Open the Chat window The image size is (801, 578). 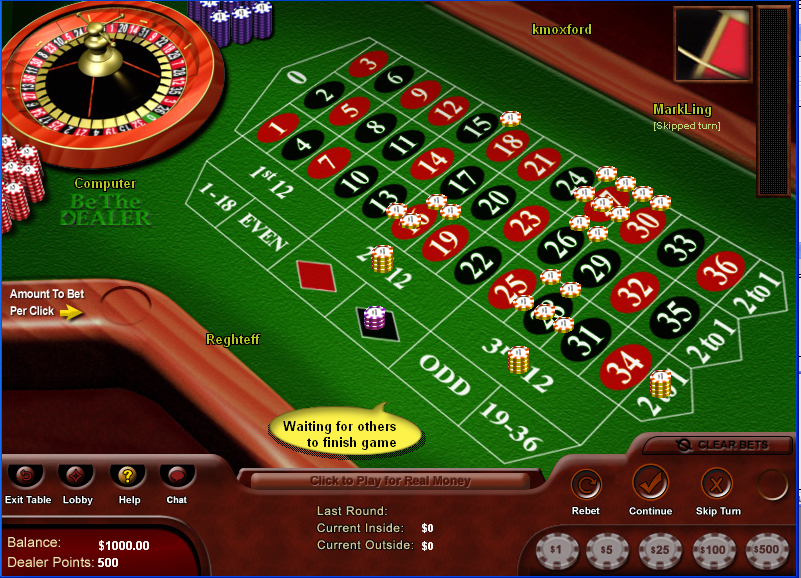176,476
